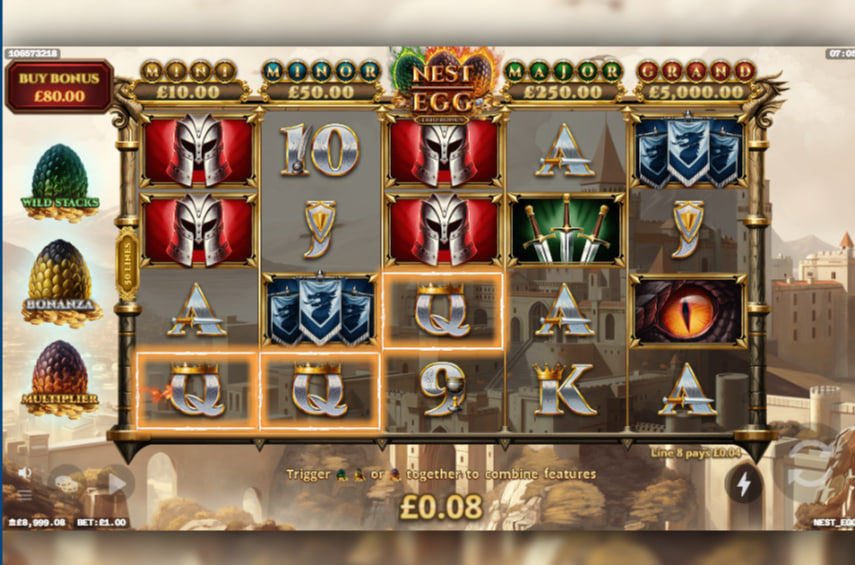
Task: Select the Multiplier purple egg
Action: tap(60, 375)
